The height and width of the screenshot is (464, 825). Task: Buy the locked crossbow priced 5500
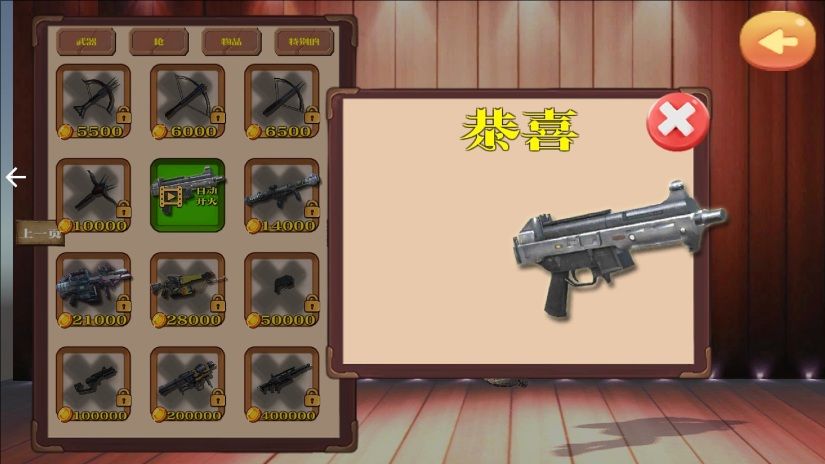[93, 102]
